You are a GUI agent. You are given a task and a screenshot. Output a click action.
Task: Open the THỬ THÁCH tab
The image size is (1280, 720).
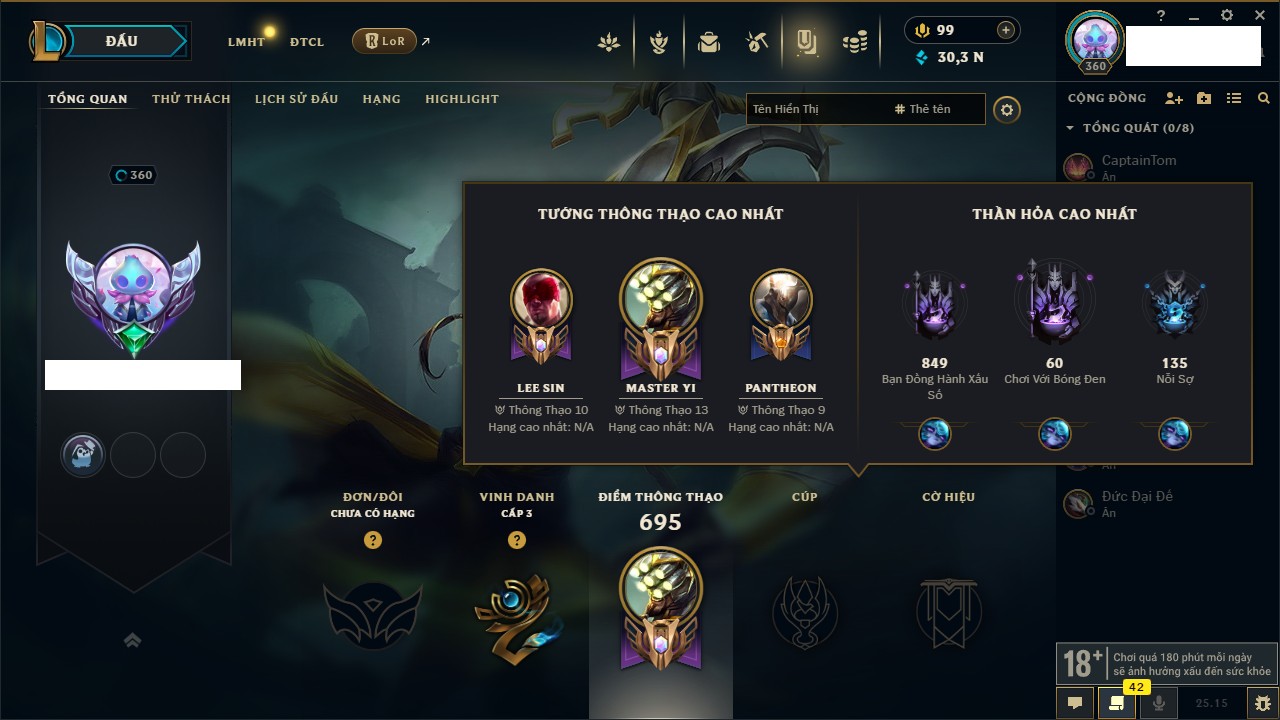click(191, 99)
